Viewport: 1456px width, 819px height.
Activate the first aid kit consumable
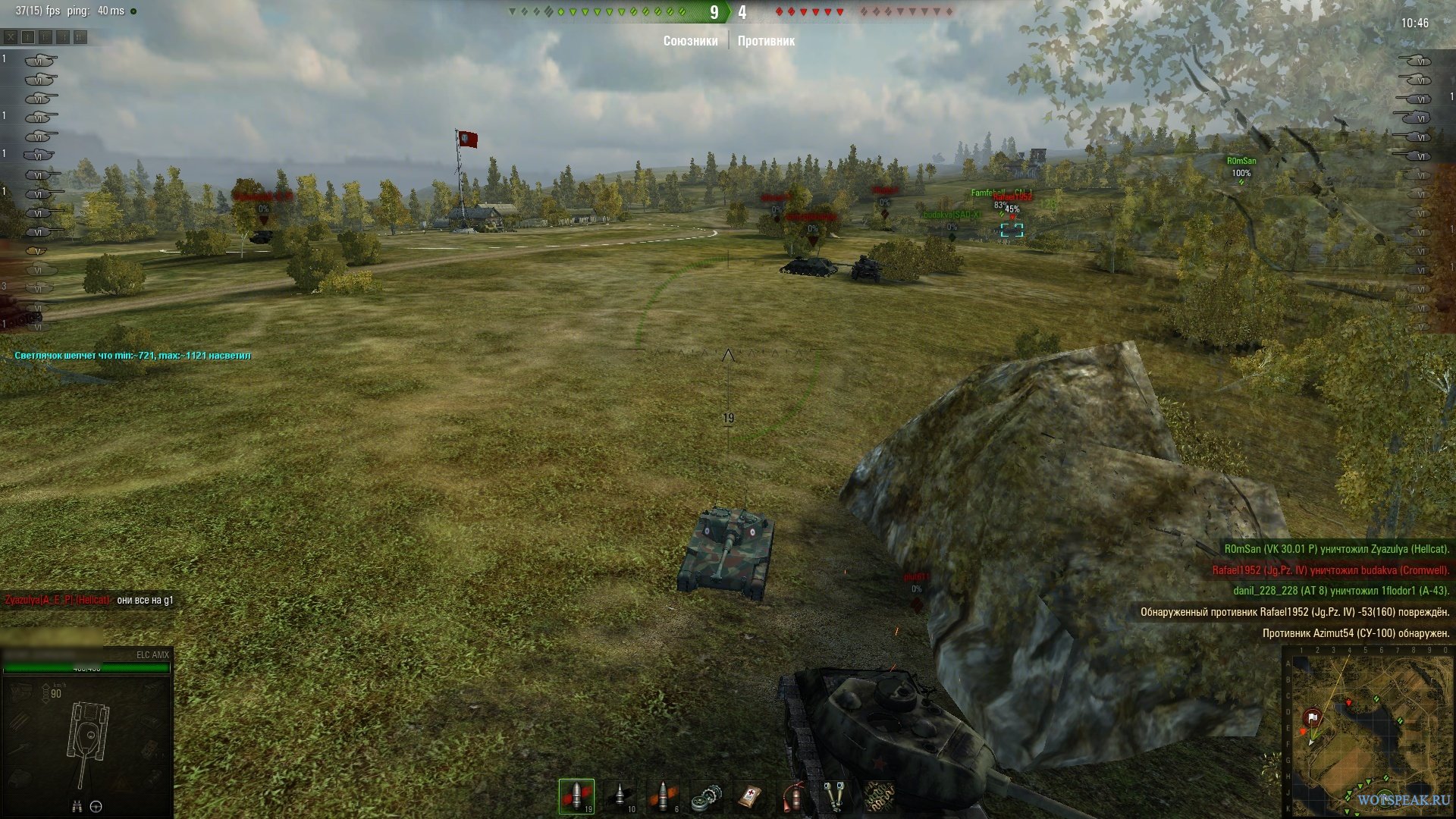click(749, 796)
